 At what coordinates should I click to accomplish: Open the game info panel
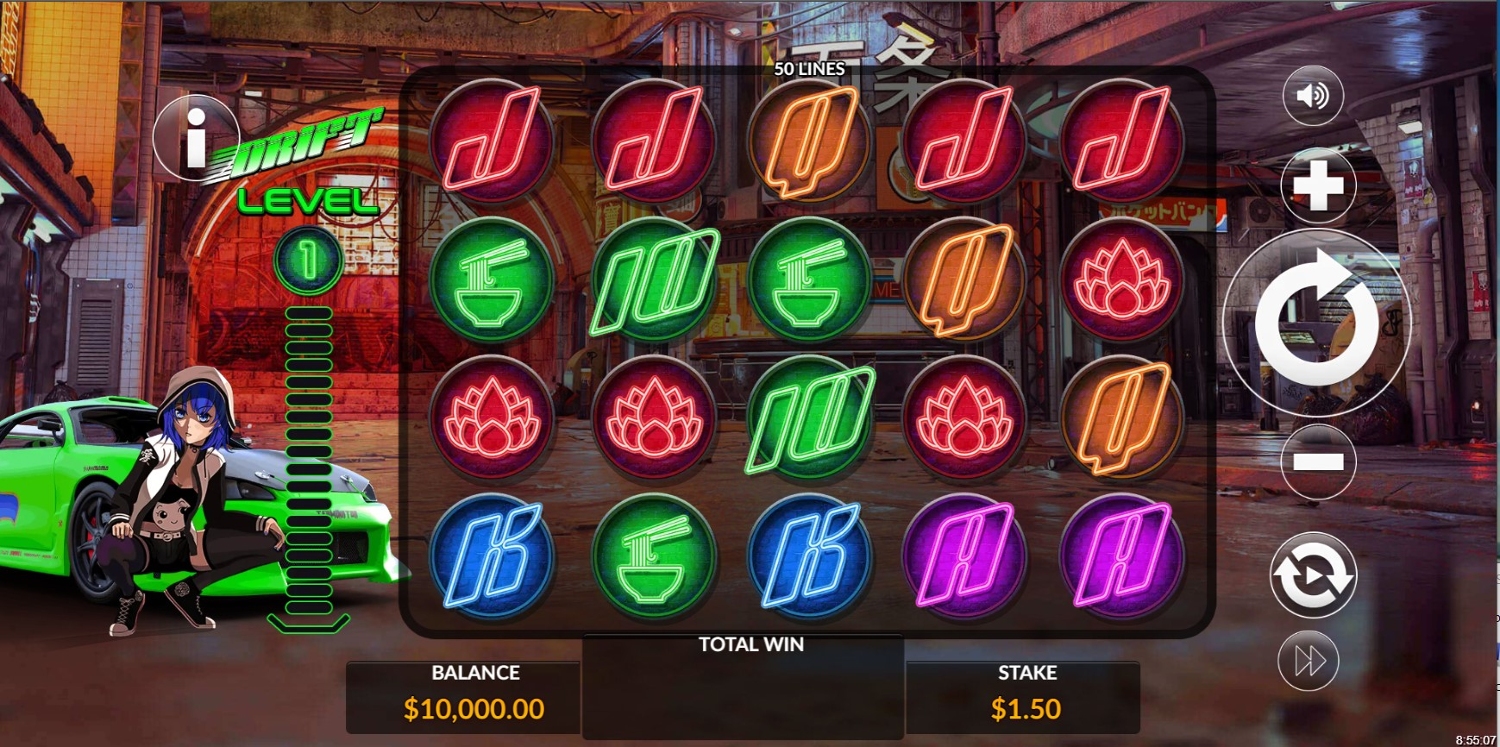tap(196, 137)
